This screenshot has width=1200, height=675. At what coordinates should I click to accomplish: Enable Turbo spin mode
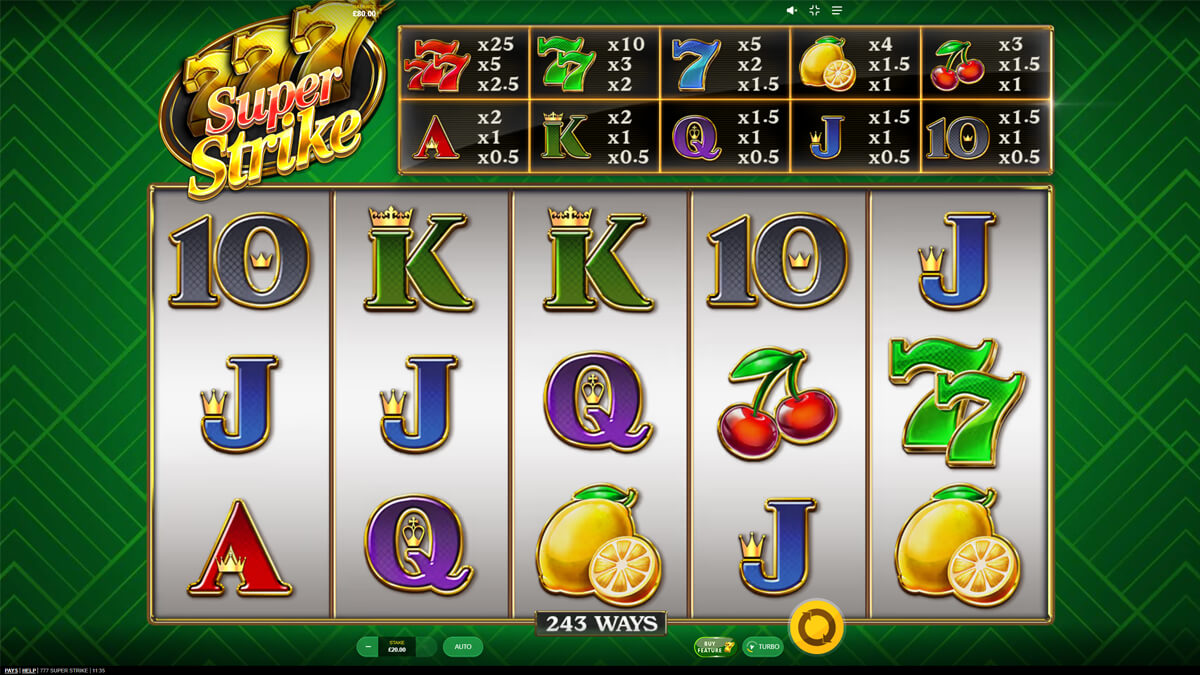762,647
